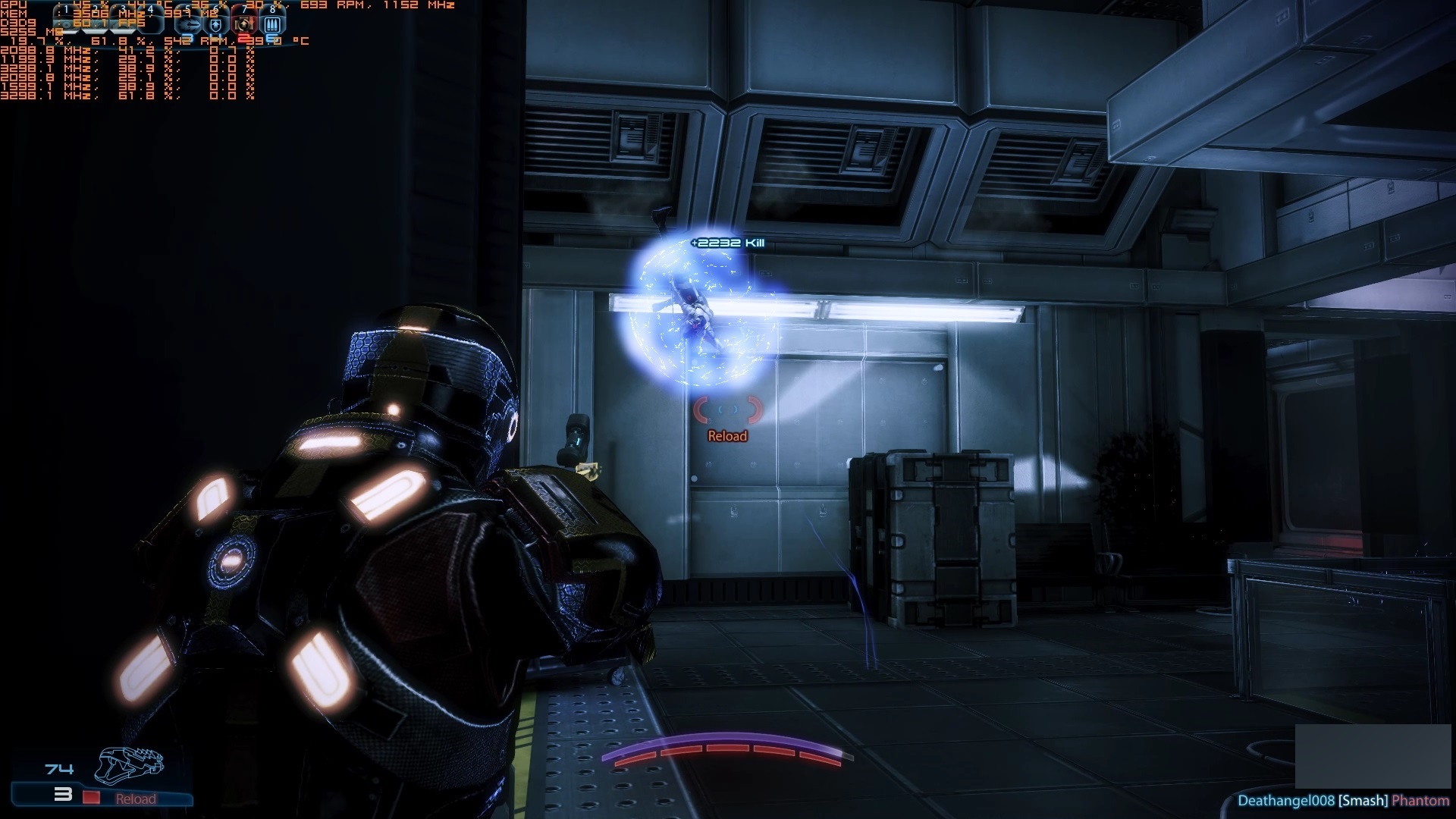Use the ammo pack in slot 8

pyautogui.click(x=272, y=24)
